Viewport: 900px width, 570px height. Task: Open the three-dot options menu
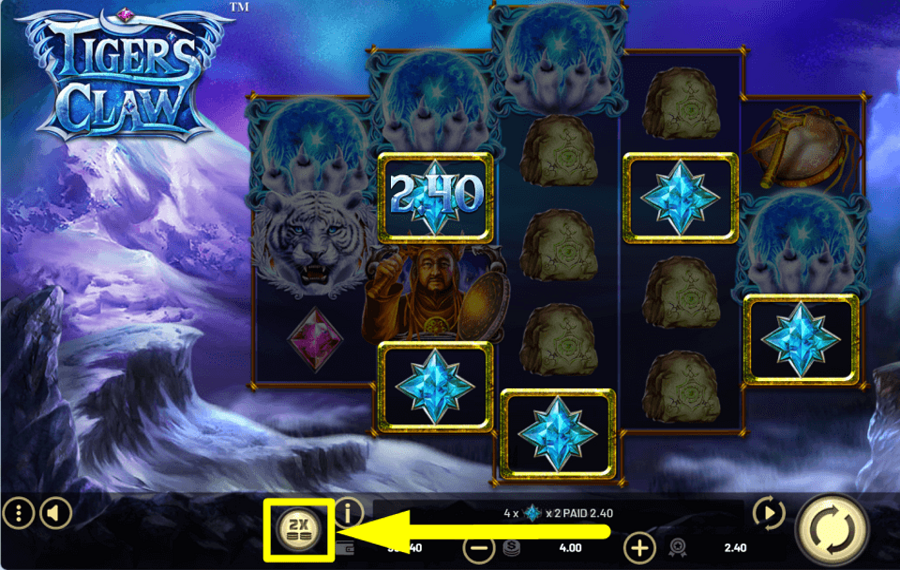(x=18, y=514)
